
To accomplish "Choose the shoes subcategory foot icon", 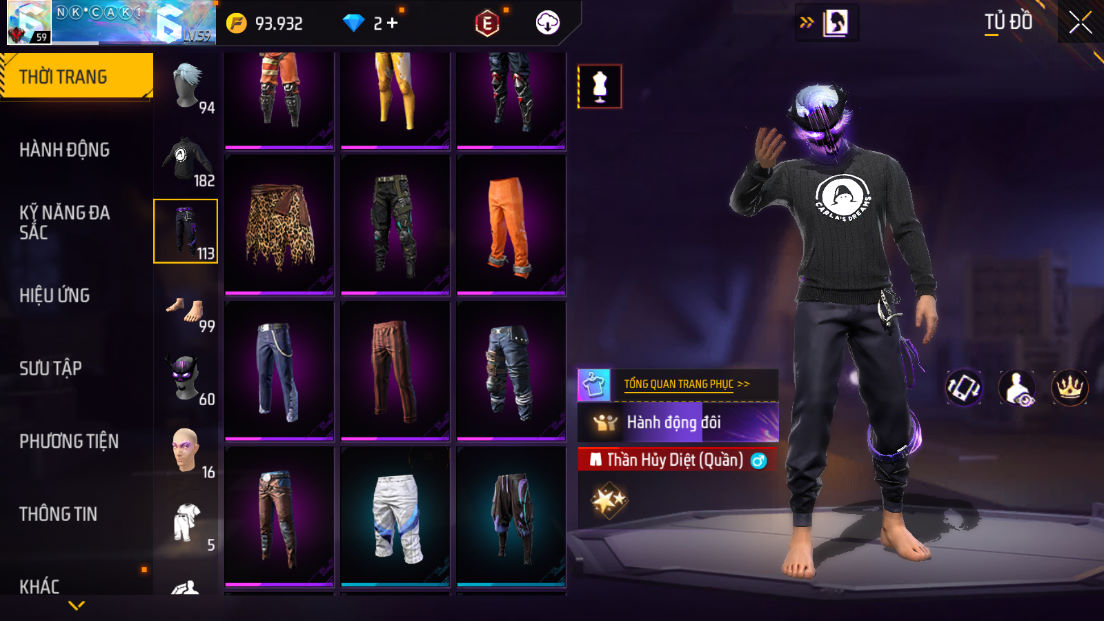I will [187, 309].
